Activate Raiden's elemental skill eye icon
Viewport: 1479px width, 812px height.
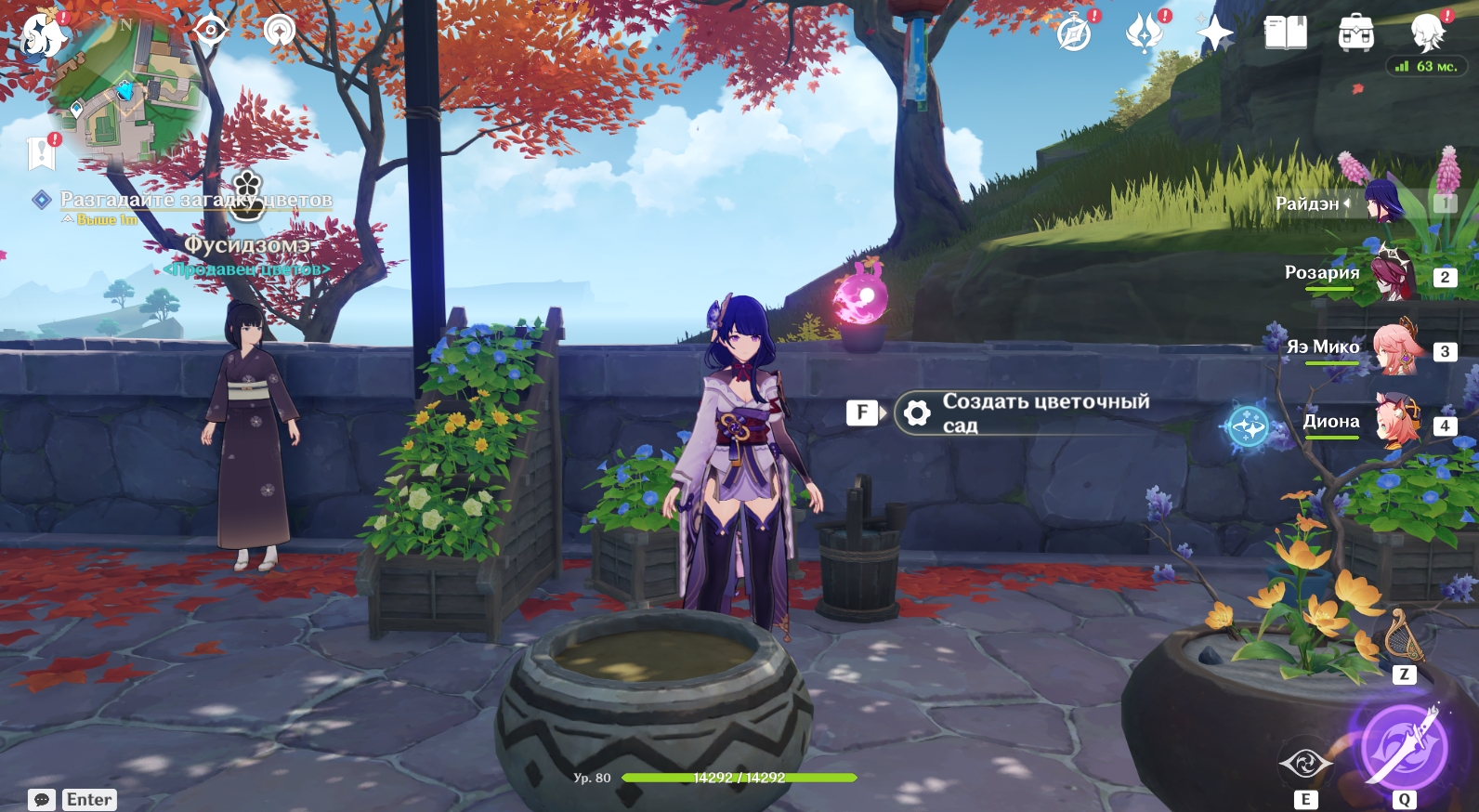coord(1305,764)
